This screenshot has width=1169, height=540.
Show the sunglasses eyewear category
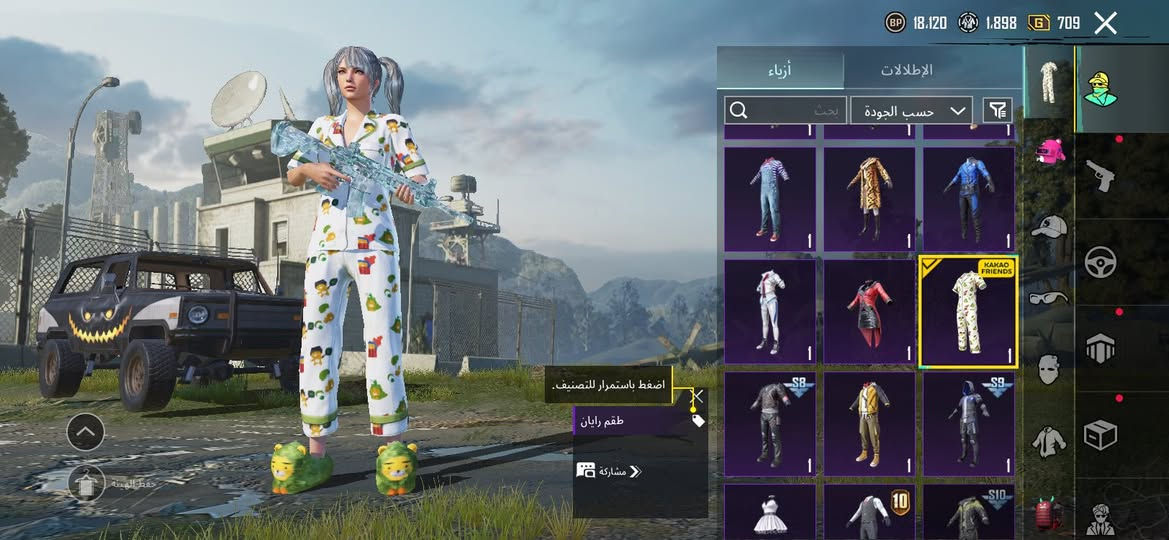point(1048,297)
